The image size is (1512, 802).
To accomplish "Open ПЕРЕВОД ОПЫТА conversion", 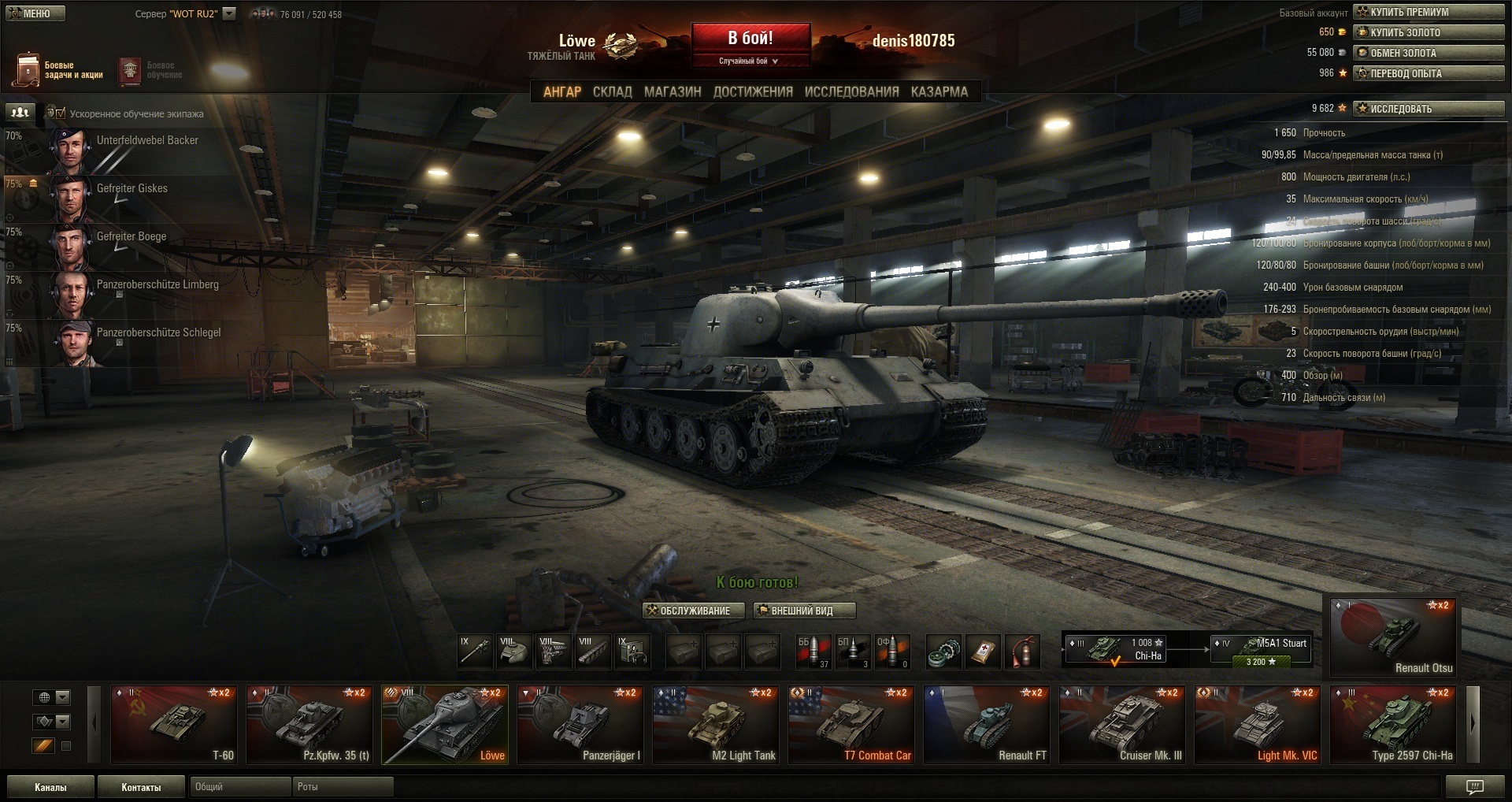I will tap(1429, 73).
